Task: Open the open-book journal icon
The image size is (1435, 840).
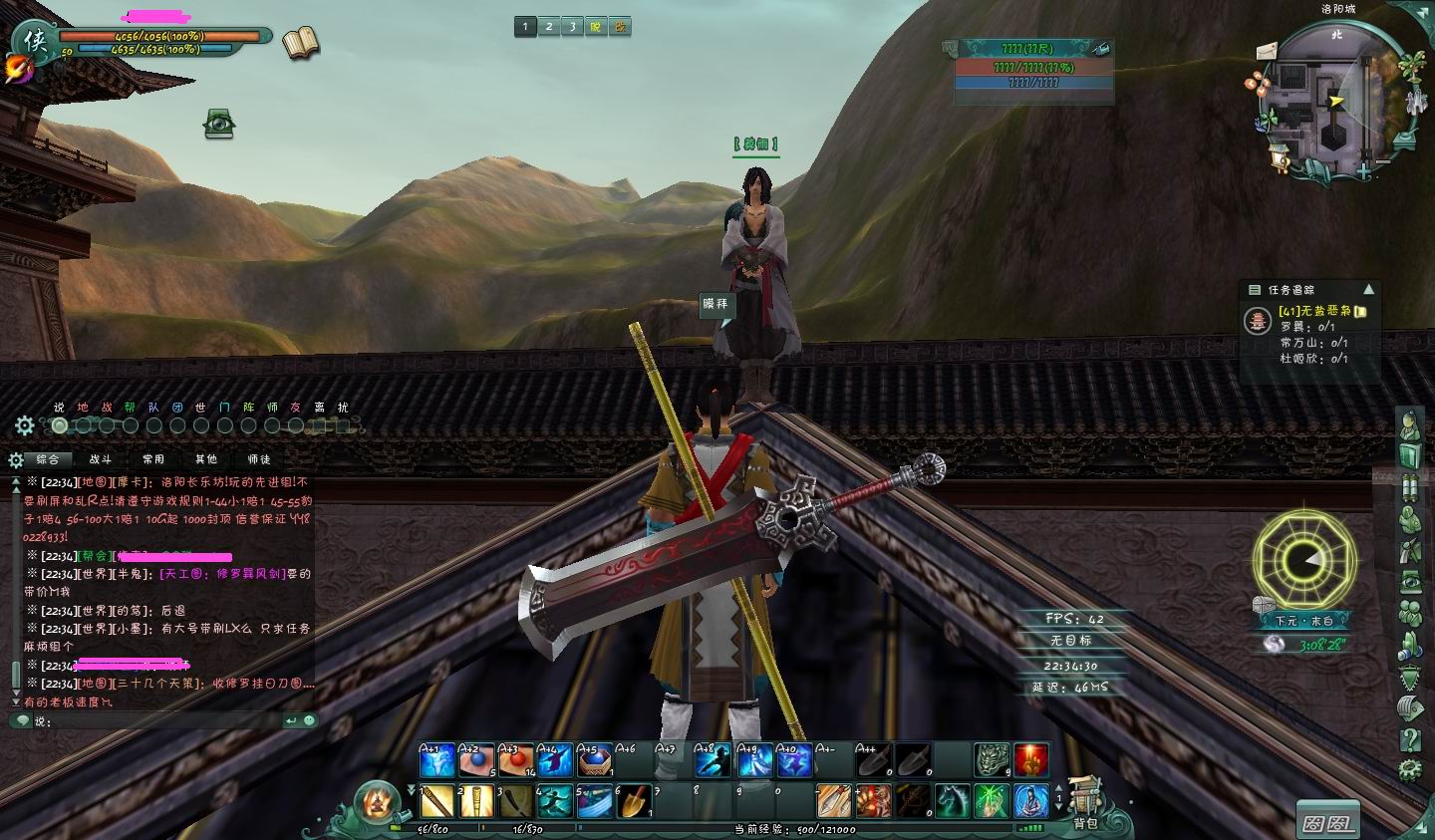Action: [300, 44]
